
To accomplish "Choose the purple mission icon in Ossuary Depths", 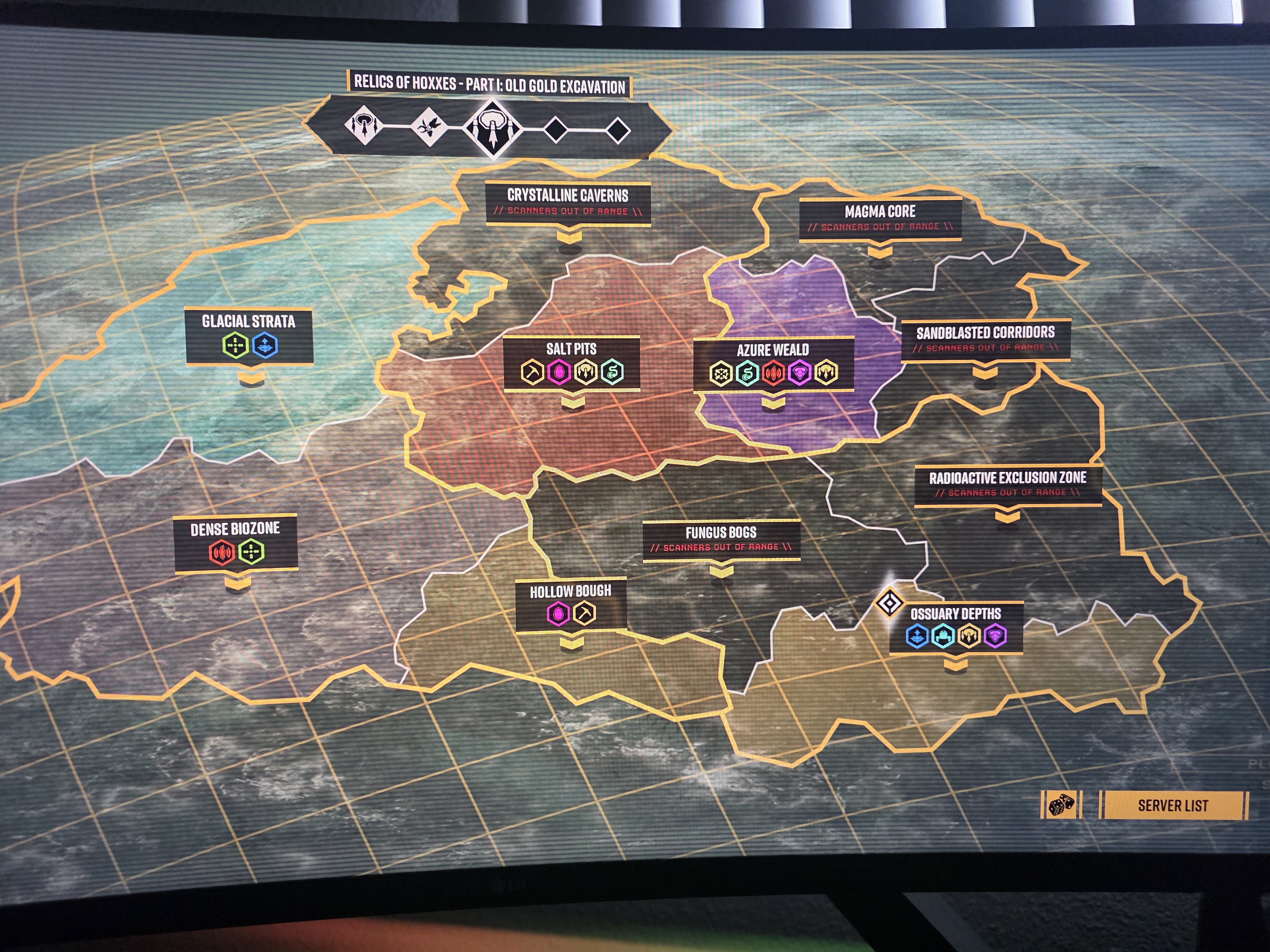I will (995, 636).
